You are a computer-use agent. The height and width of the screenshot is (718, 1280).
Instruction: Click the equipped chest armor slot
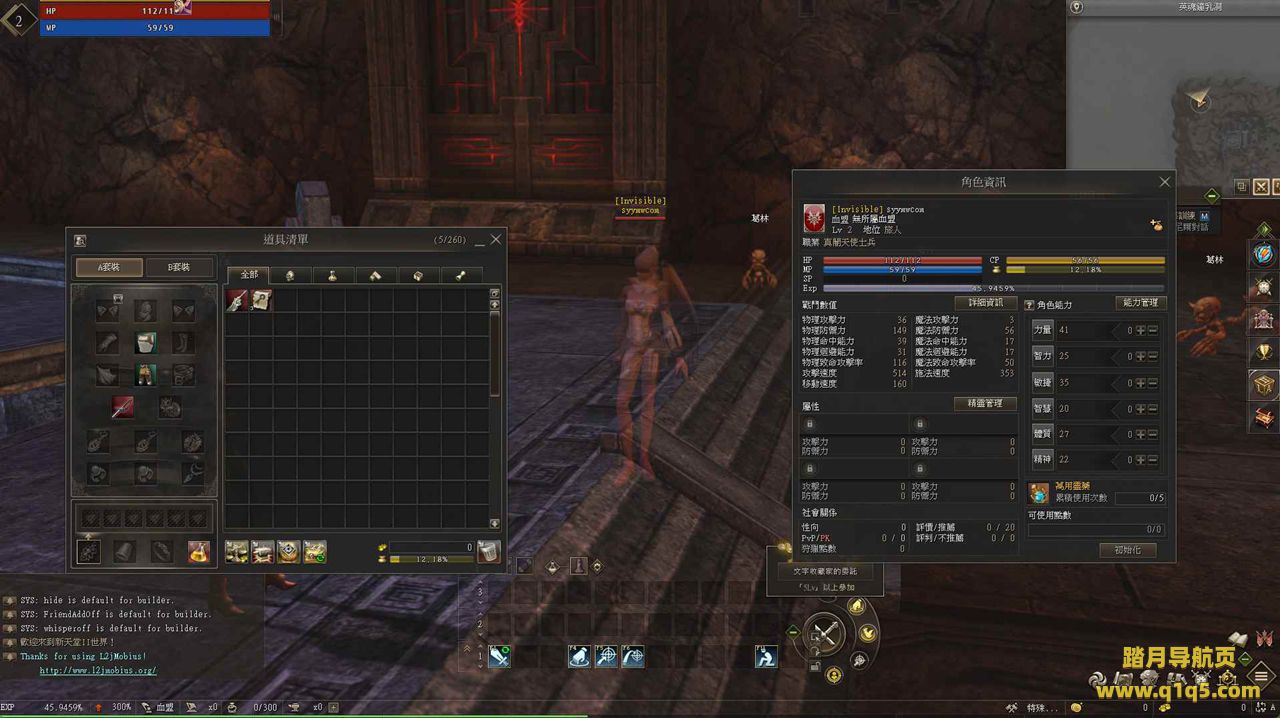[x=146, y=343]
